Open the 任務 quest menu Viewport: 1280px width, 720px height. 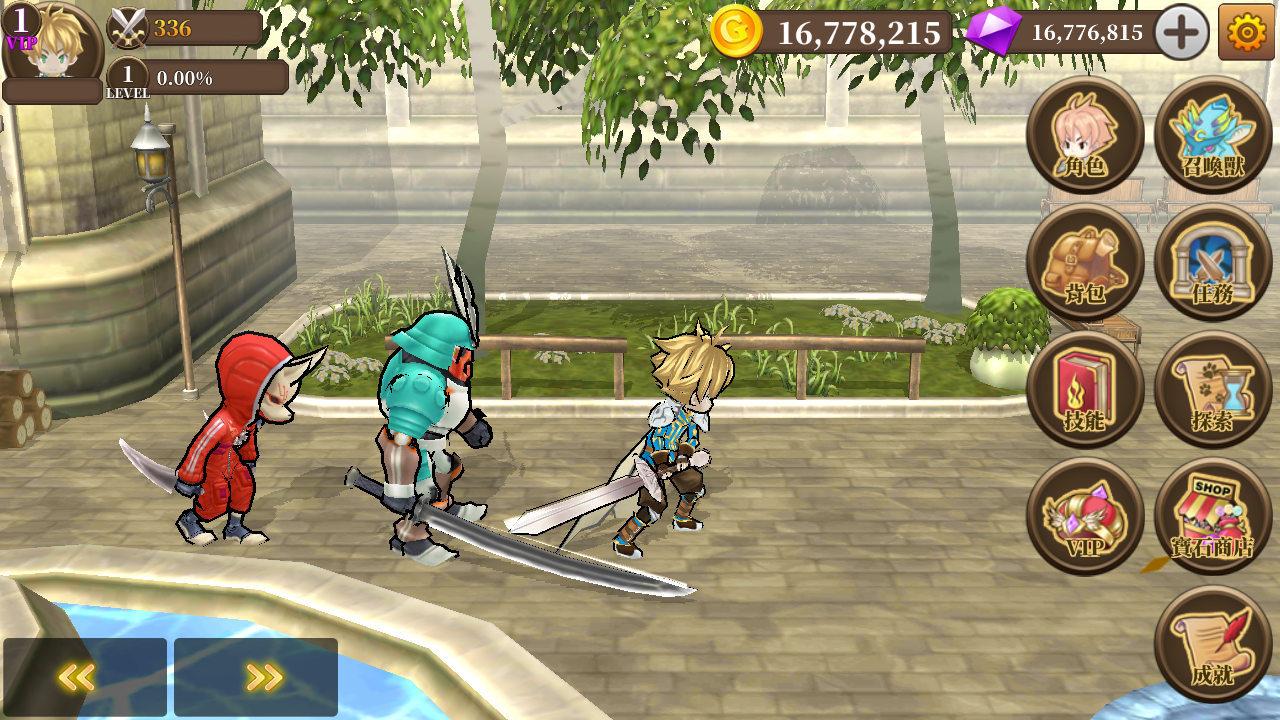coord(1213,263)
